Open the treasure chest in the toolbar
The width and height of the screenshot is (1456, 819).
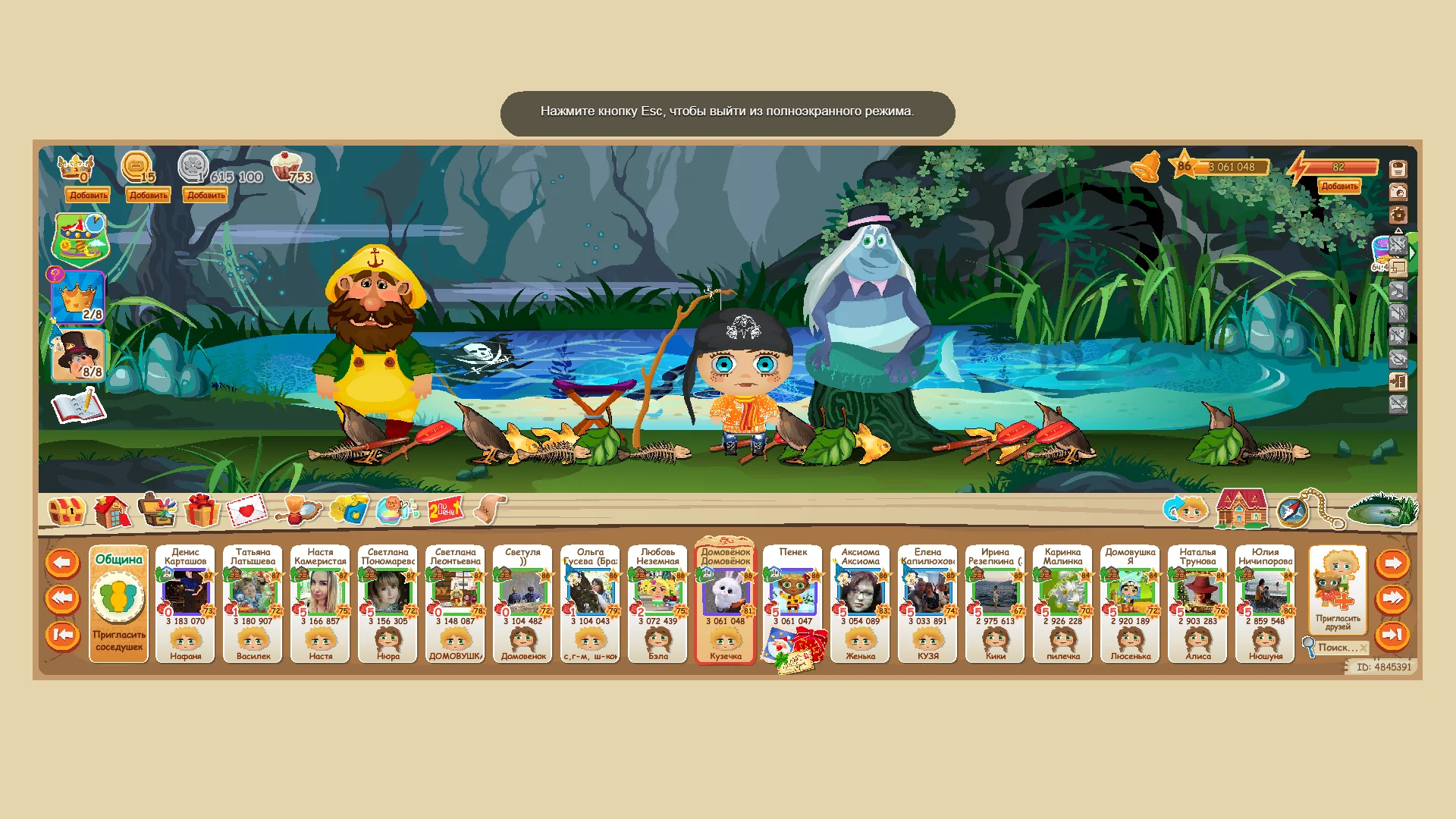[x=66, y=511]
